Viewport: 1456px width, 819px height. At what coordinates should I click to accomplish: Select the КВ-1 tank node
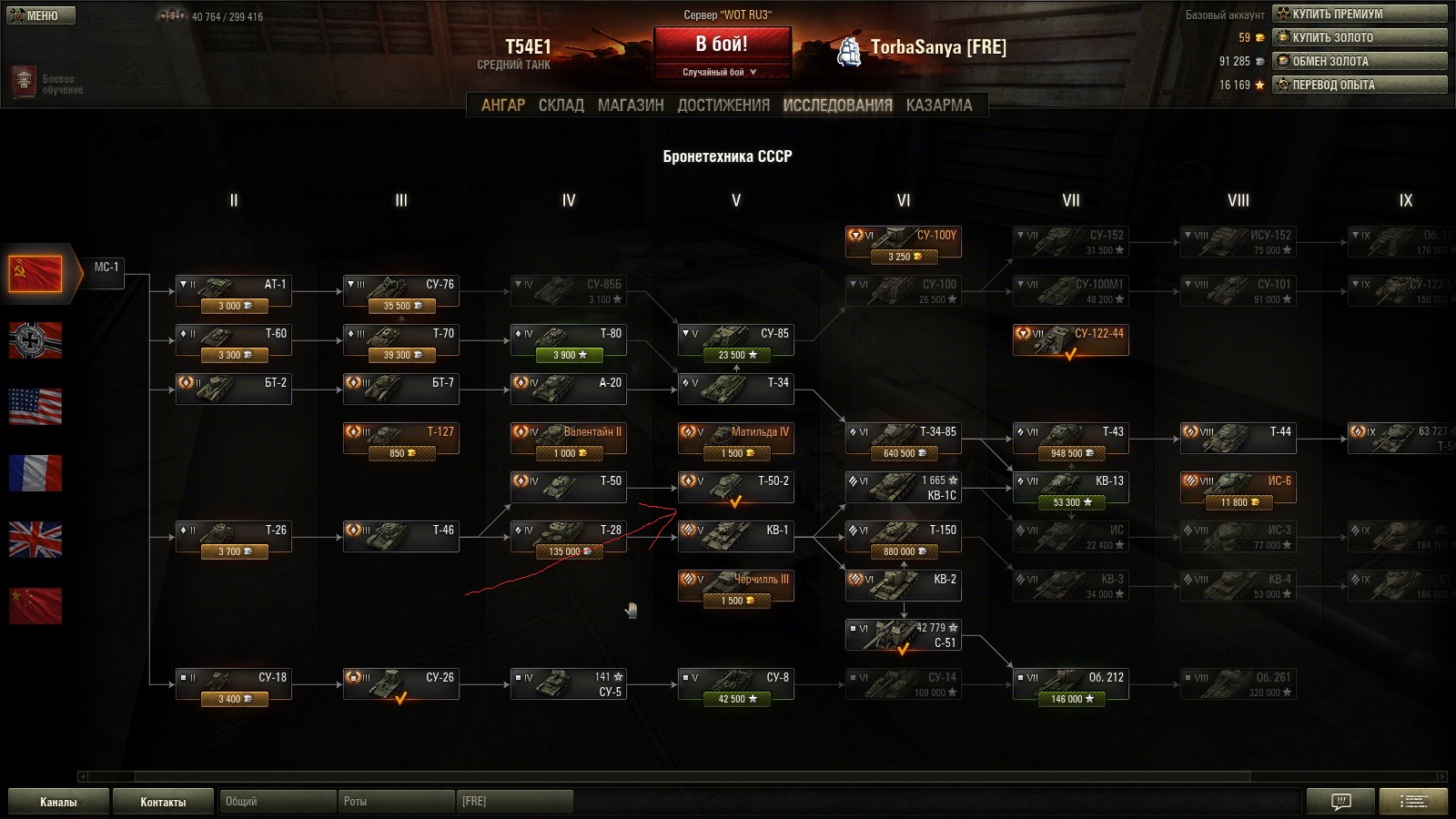[x=736, y=536]
